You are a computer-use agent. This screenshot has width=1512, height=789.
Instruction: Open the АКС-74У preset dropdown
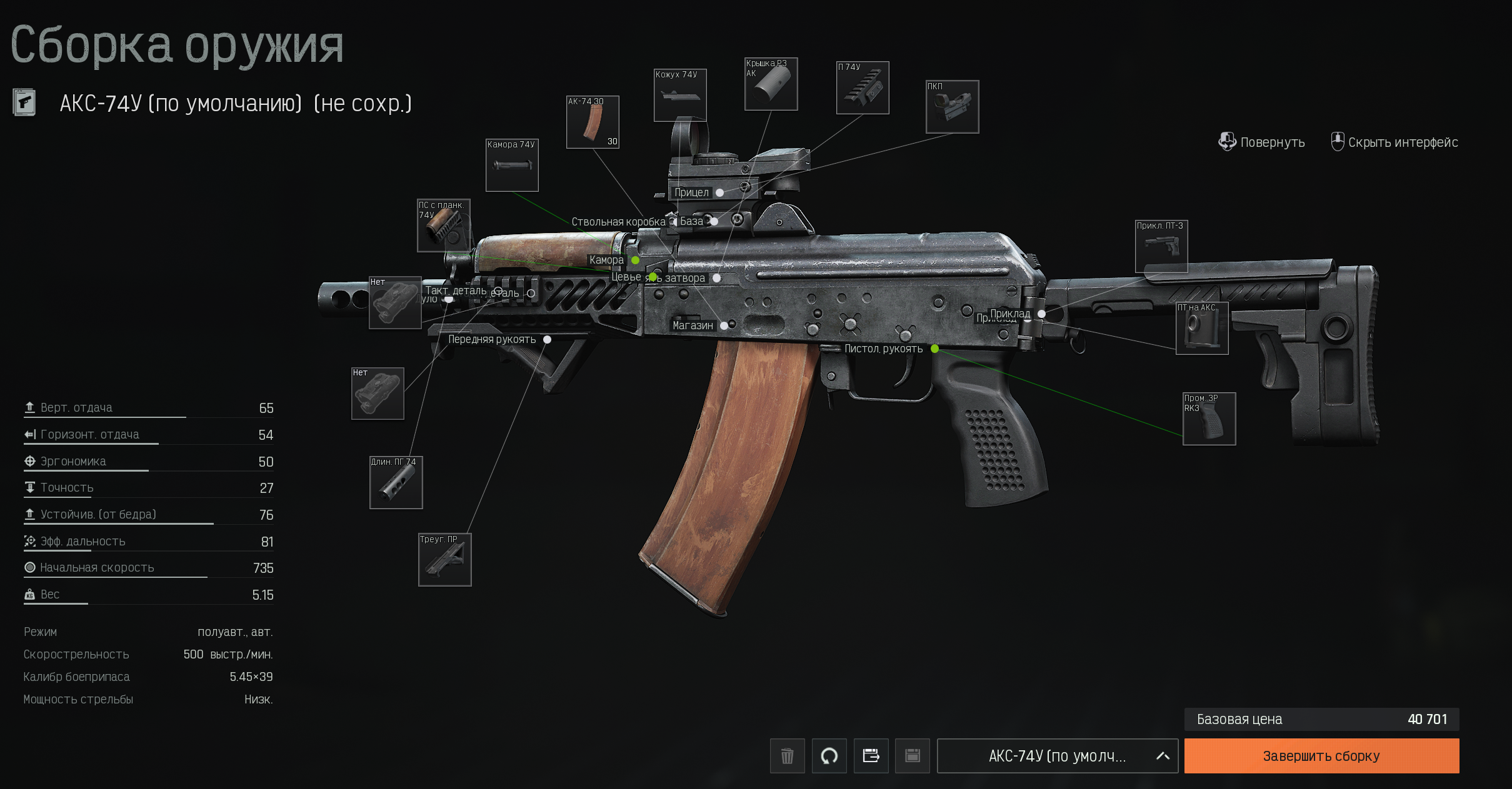pyautogui.click(x=1057, y=756)
